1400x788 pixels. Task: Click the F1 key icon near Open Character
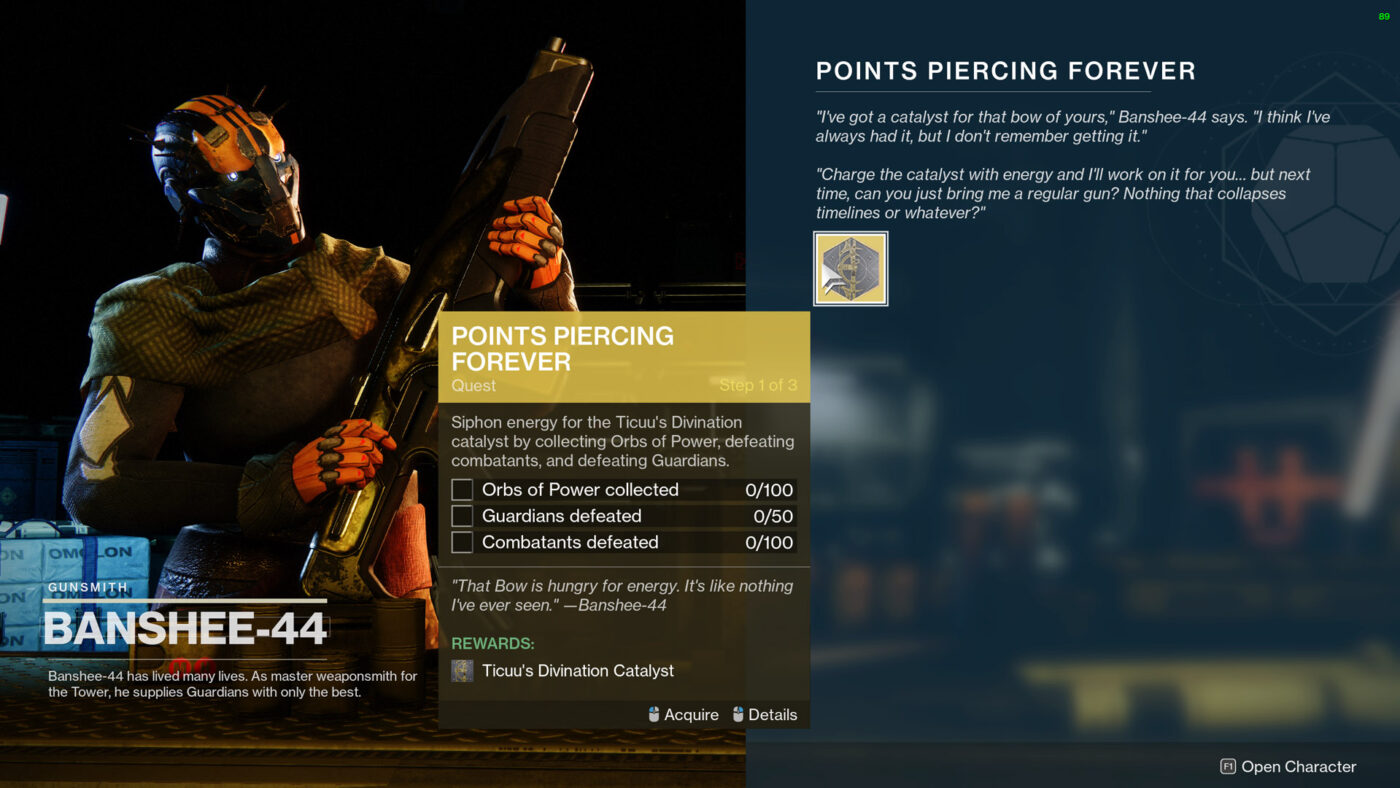click(x=1227, y=766)
